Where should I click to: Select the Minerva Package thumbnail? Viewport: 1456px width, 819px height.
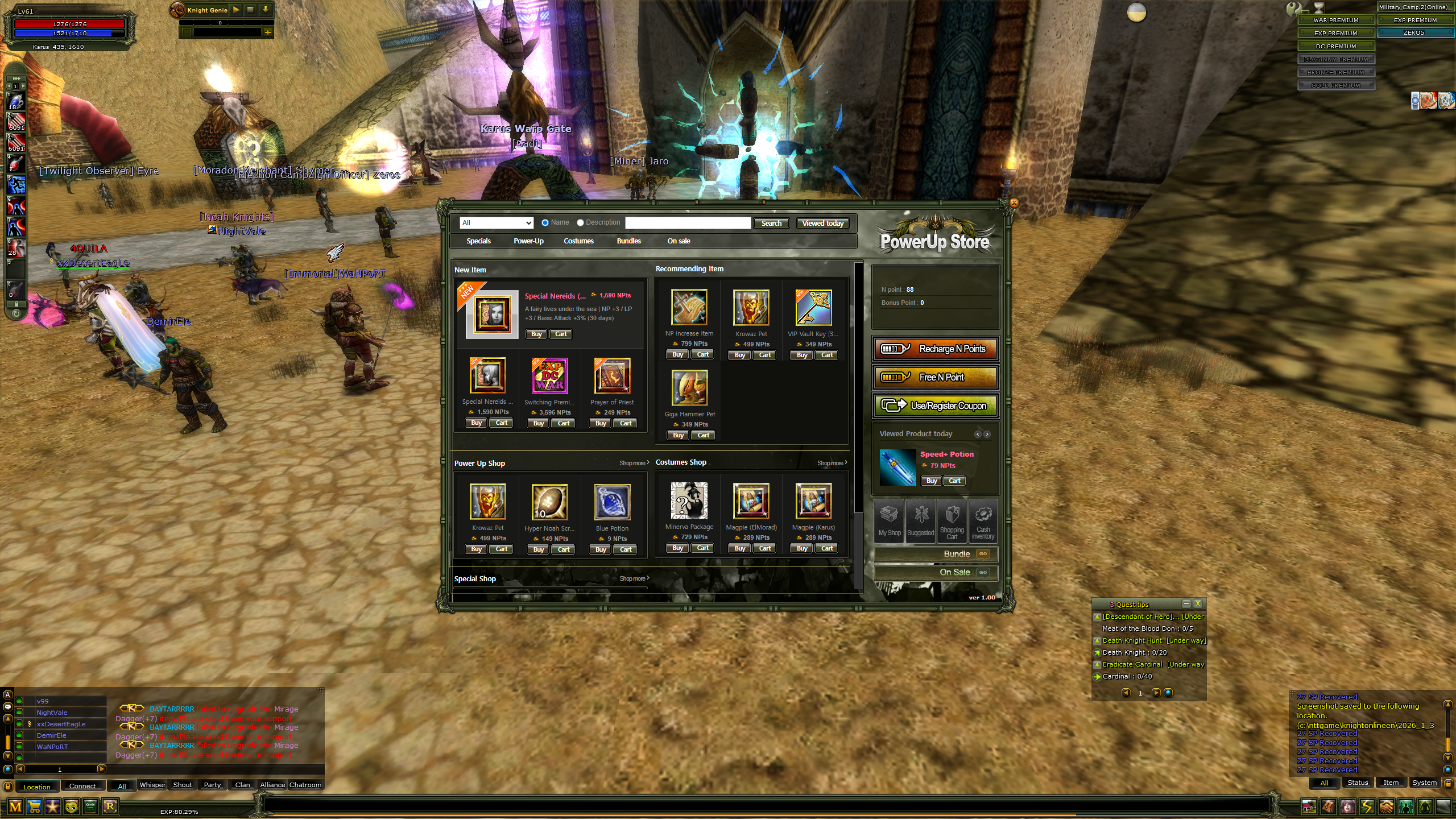[689, 500]
